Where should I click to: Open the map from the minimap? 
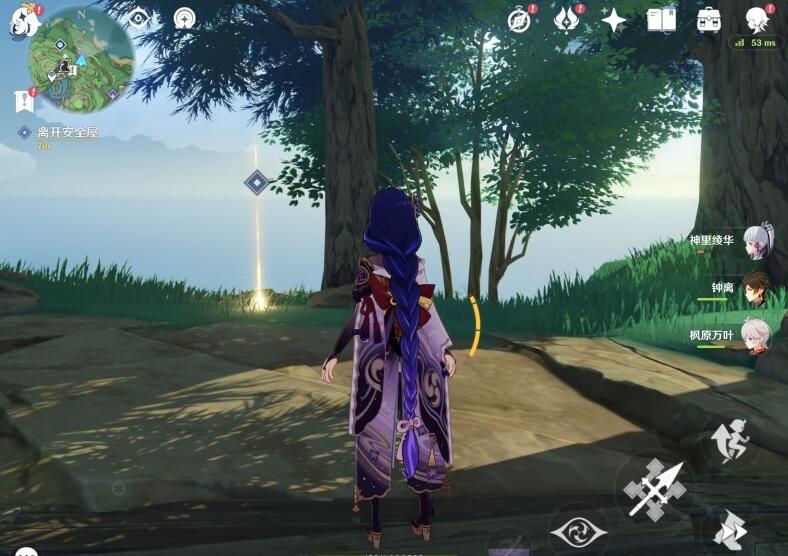81,58
